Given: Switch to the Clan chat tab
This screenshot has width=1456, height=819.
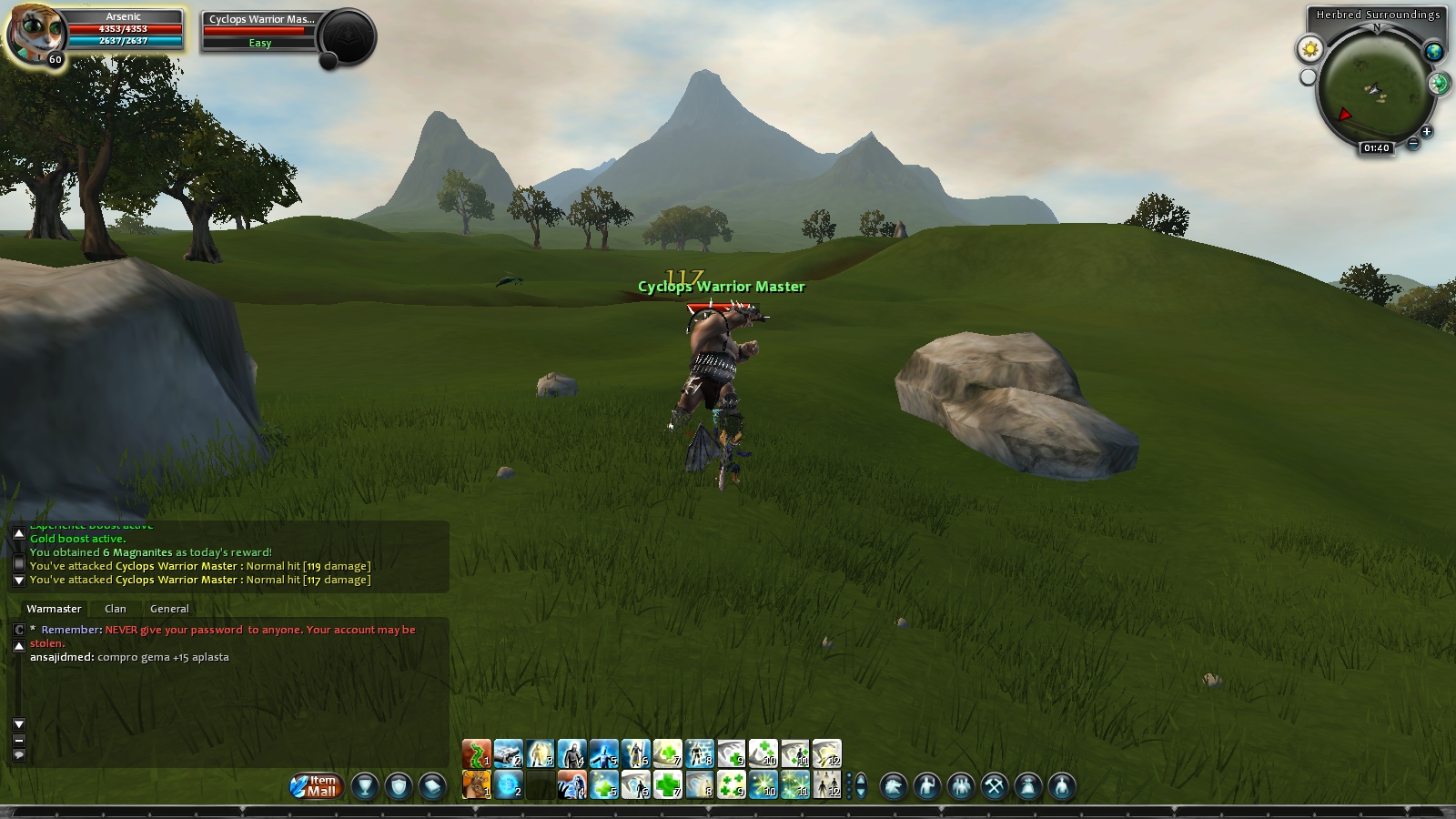Looking at the screenshot, I should pos(116,609).
